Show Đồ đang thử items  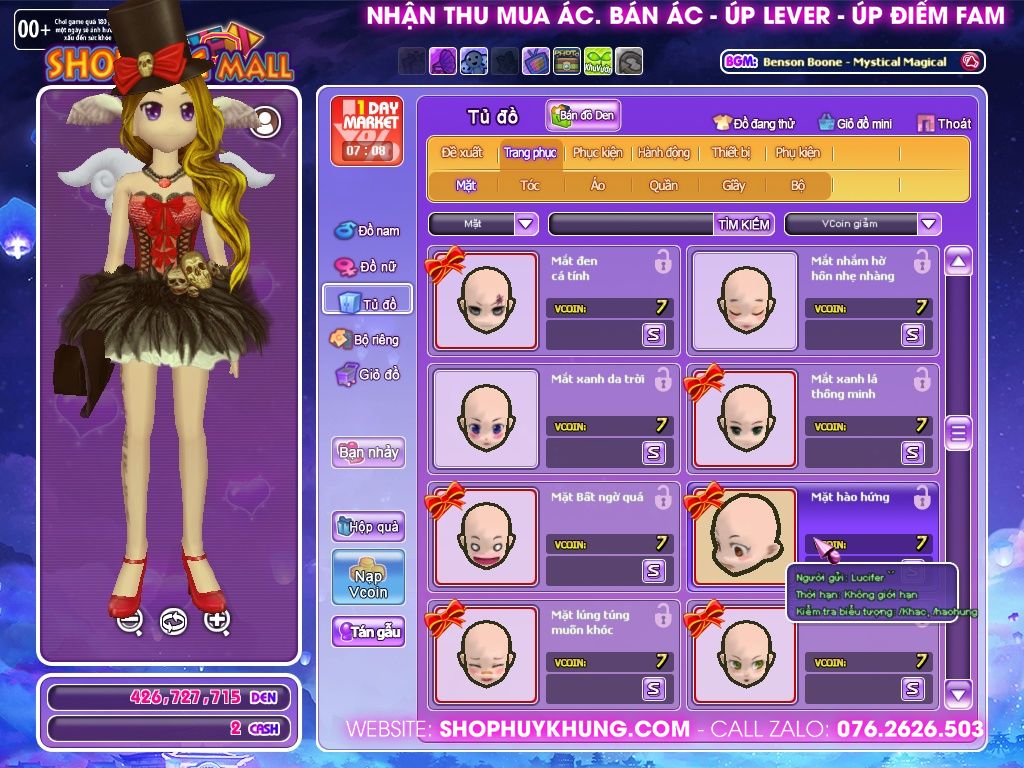coord(753,124)
